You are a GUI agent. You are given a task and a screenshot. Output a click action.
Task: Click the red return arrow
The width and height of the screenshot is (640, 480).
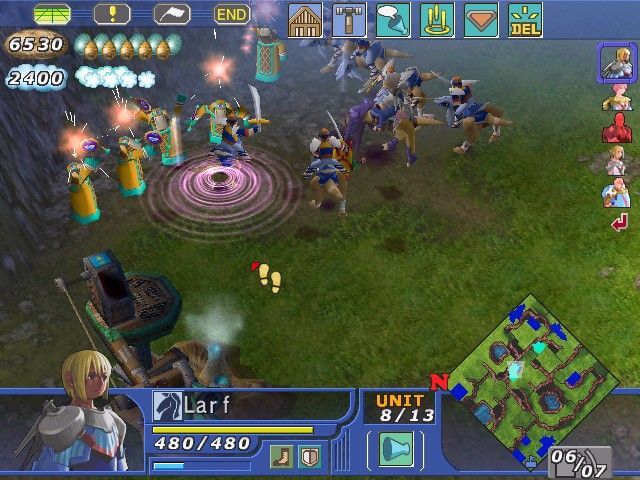pos(618,222)
